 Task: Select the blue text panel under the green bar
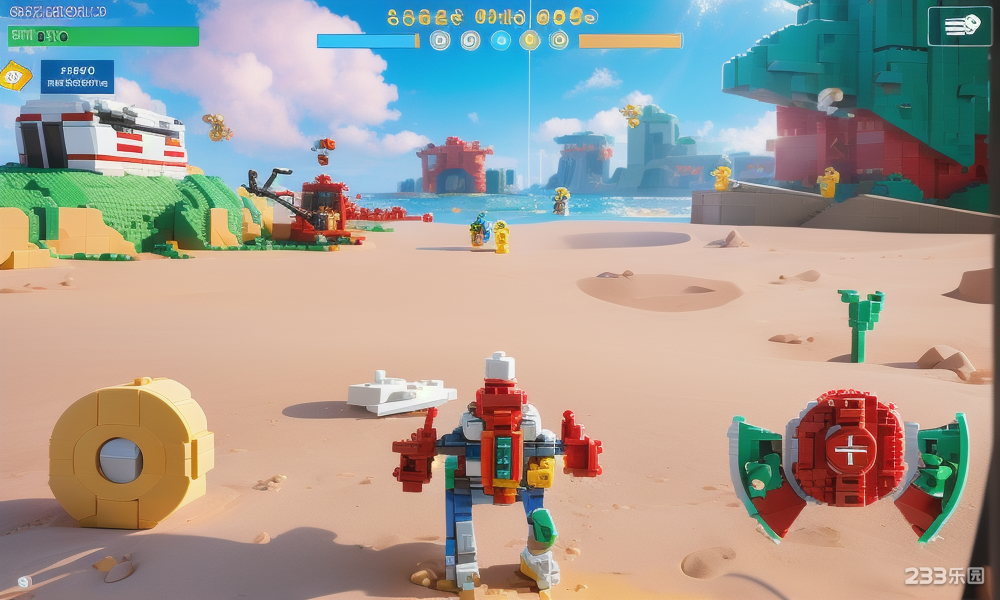point(77,77)
